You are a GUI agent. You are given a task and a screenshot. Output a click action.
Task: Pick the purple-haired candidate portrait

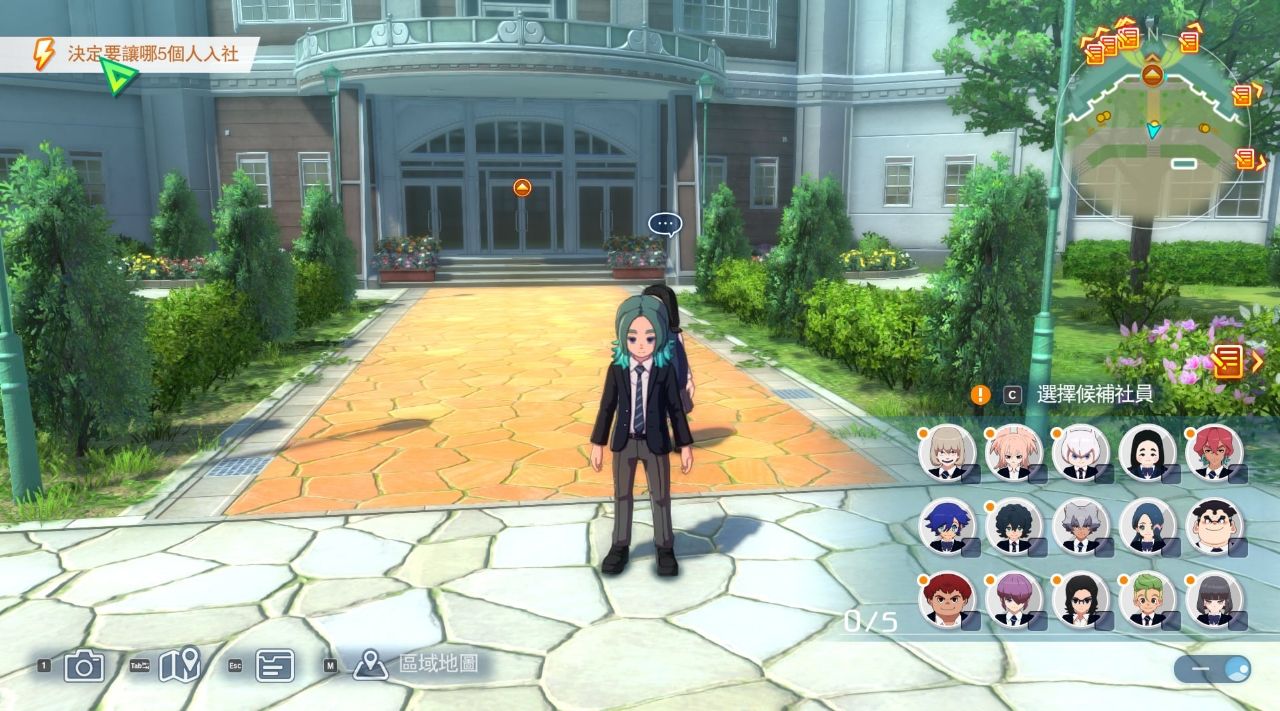coord(1013,599)
